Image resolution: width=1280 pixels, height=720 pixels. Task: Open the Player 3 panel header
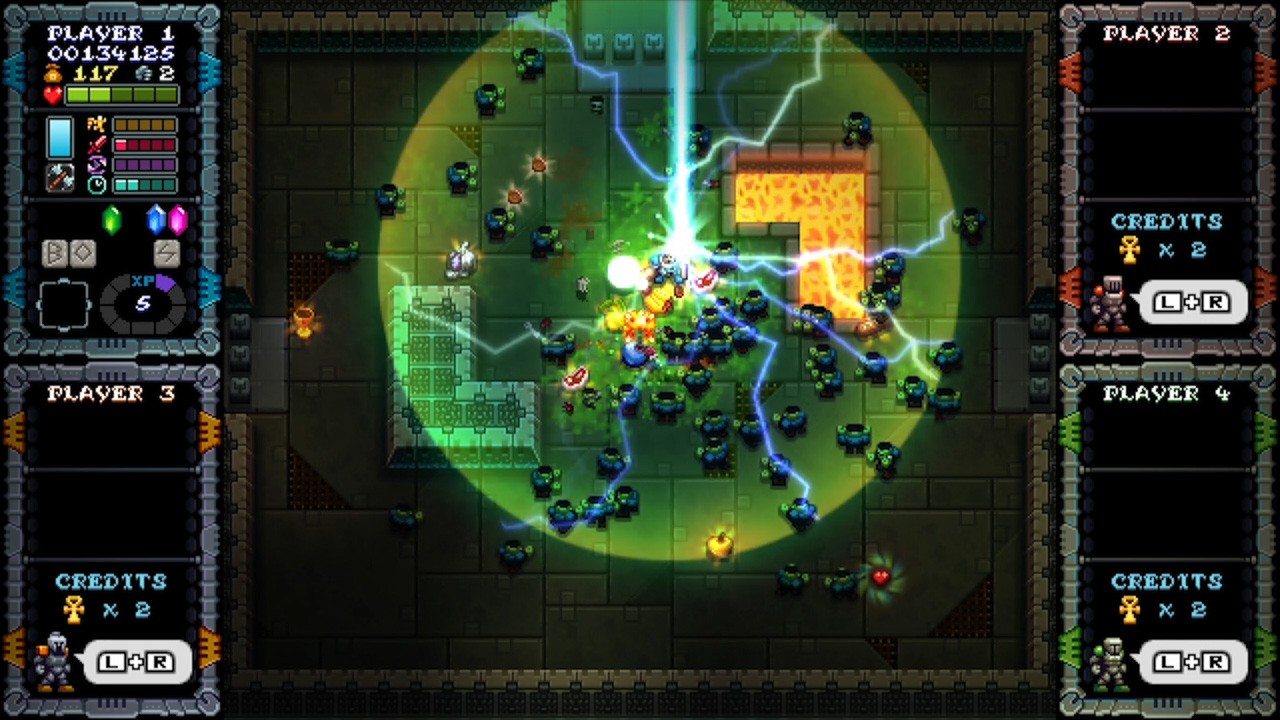(111, 392)
